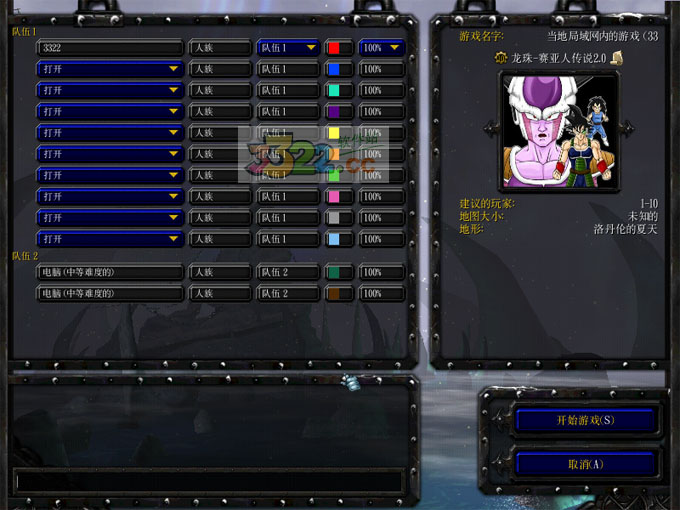680x510 pixels.
Task: Select the dark green computer color swatch
Action: 339,272
